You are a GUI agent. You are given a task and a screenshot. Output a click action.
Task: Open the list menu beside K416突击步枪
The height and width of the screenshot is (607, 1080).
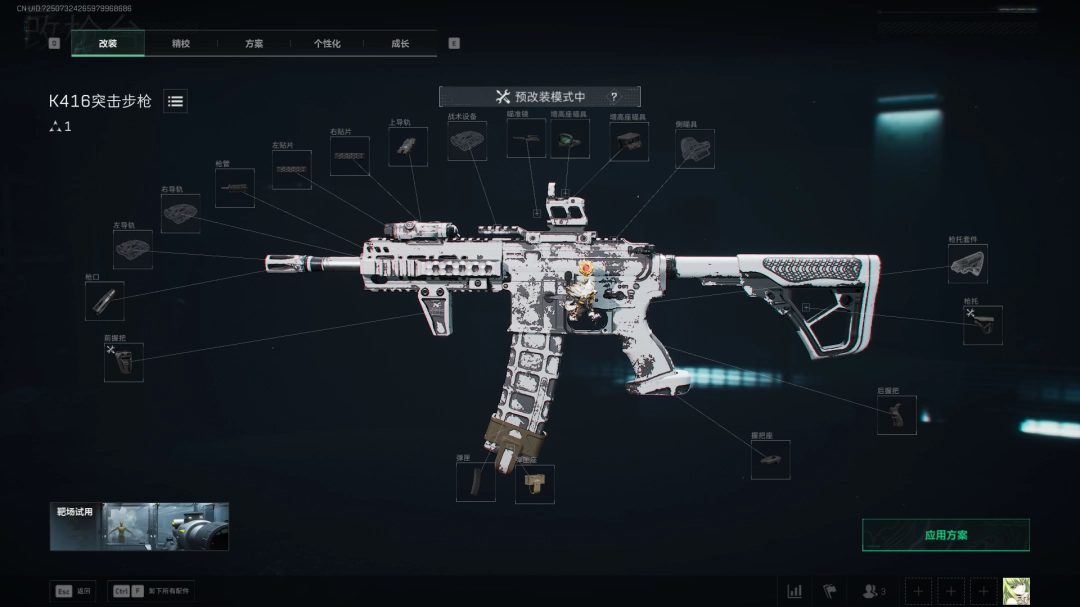pyautogui.click(x=175, y=101)
